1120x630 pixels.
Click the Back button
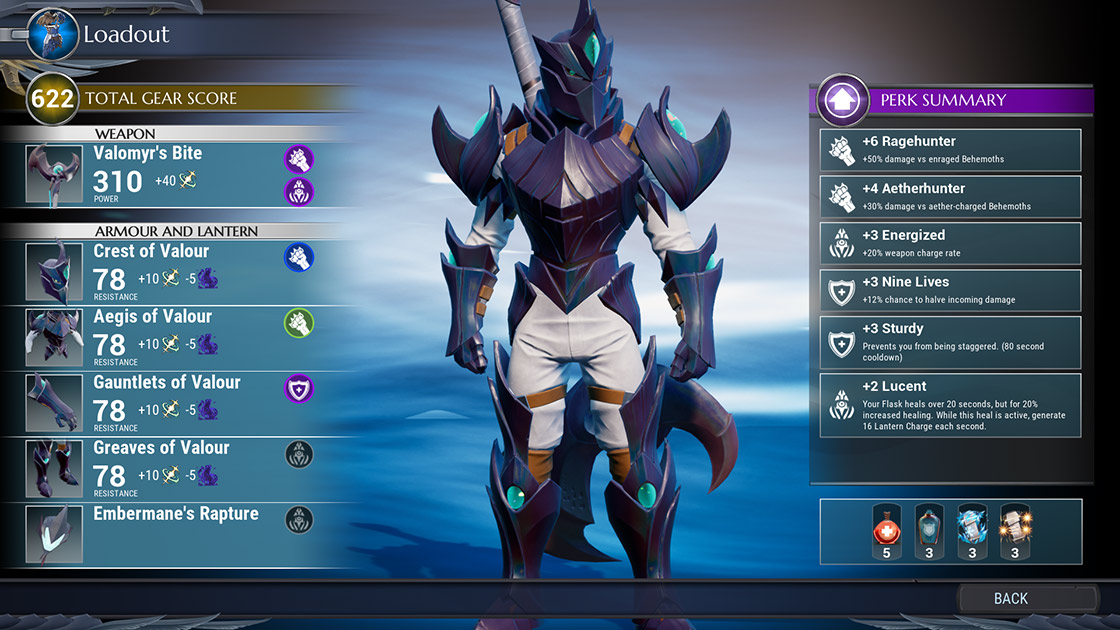click(x=1010, y=598)
